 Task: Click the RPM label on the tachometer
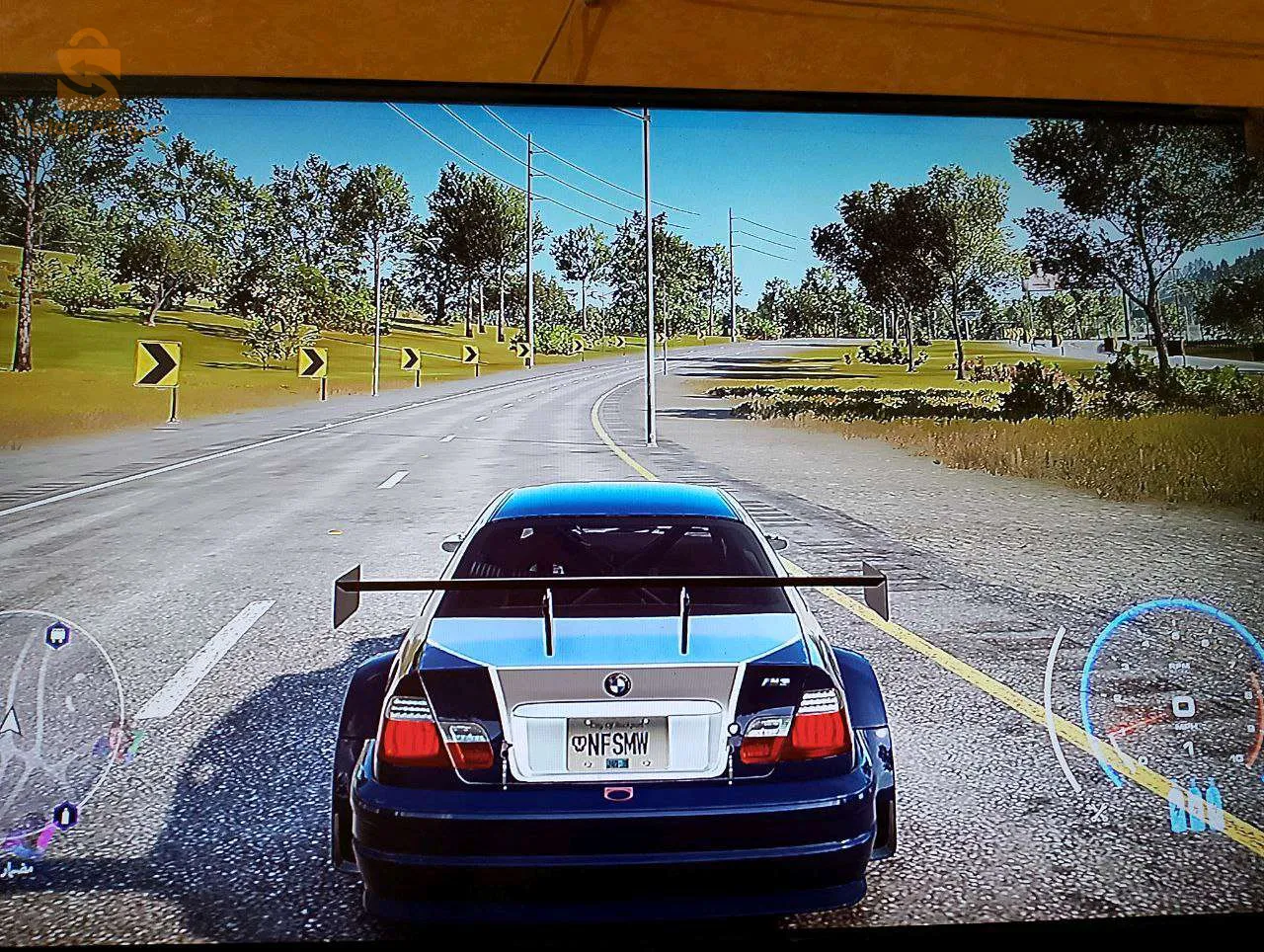[x=1177, y=667]
